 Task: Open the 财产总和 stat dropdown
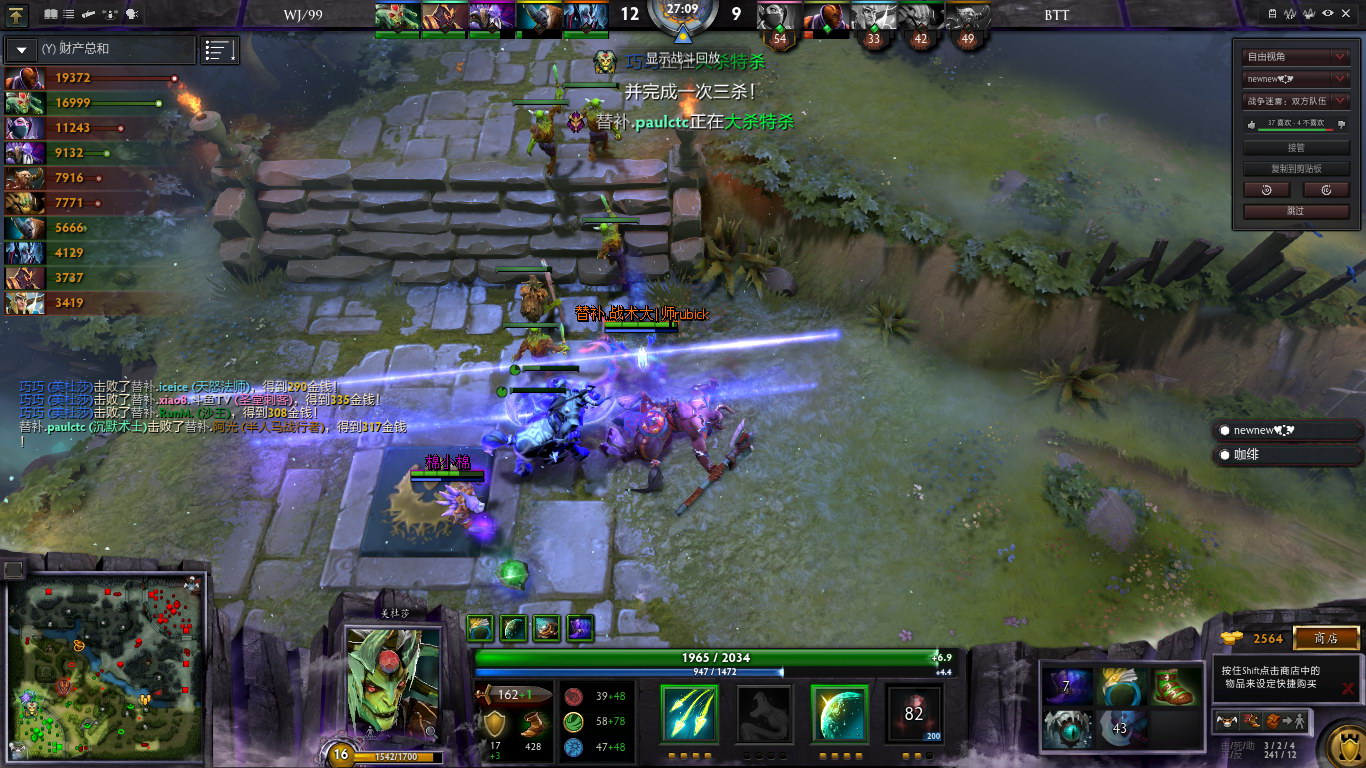(x=22, y=50)
